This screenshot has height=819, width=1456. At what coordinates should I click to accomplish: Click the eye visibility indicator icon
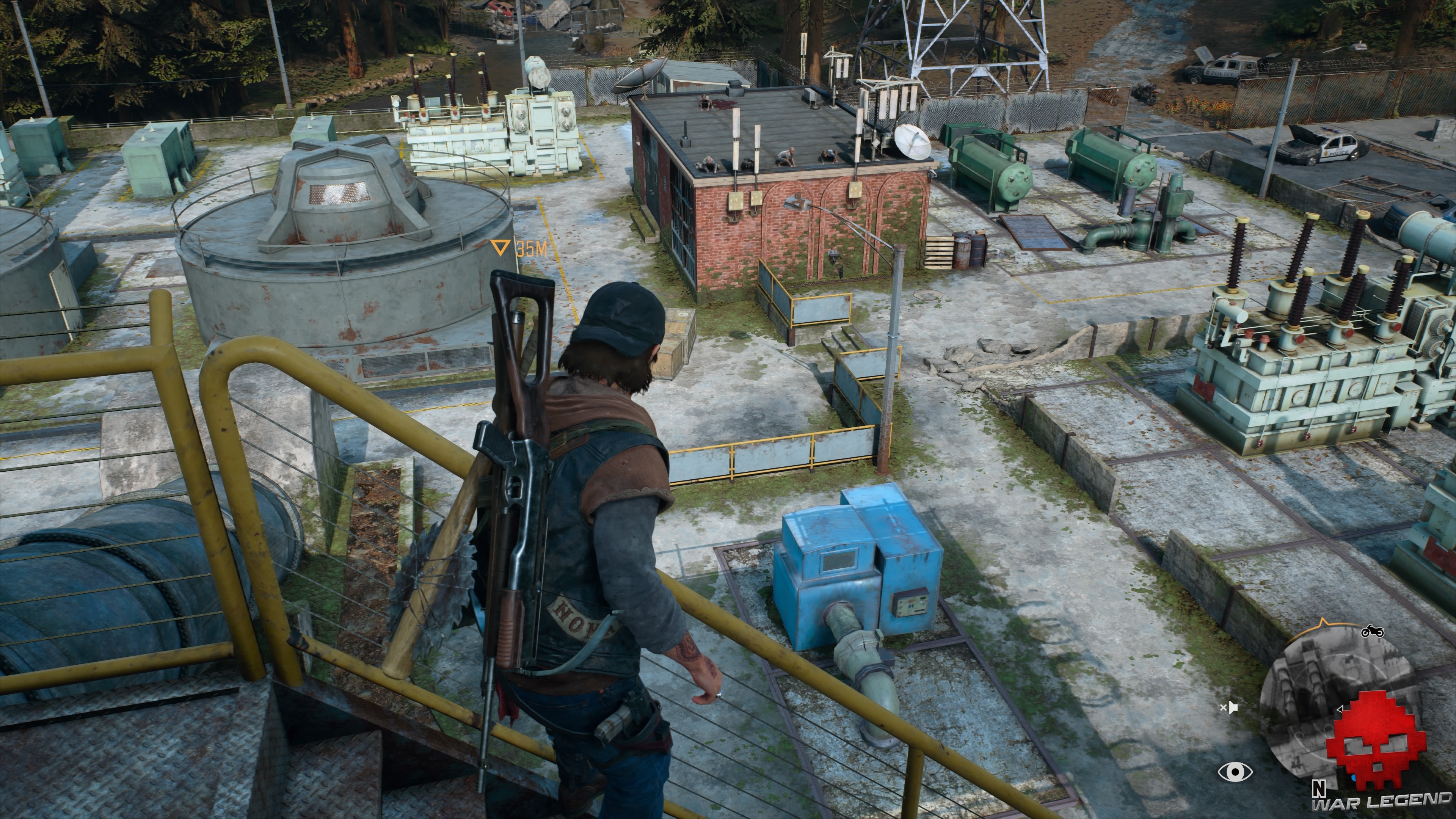(1235, 772)
